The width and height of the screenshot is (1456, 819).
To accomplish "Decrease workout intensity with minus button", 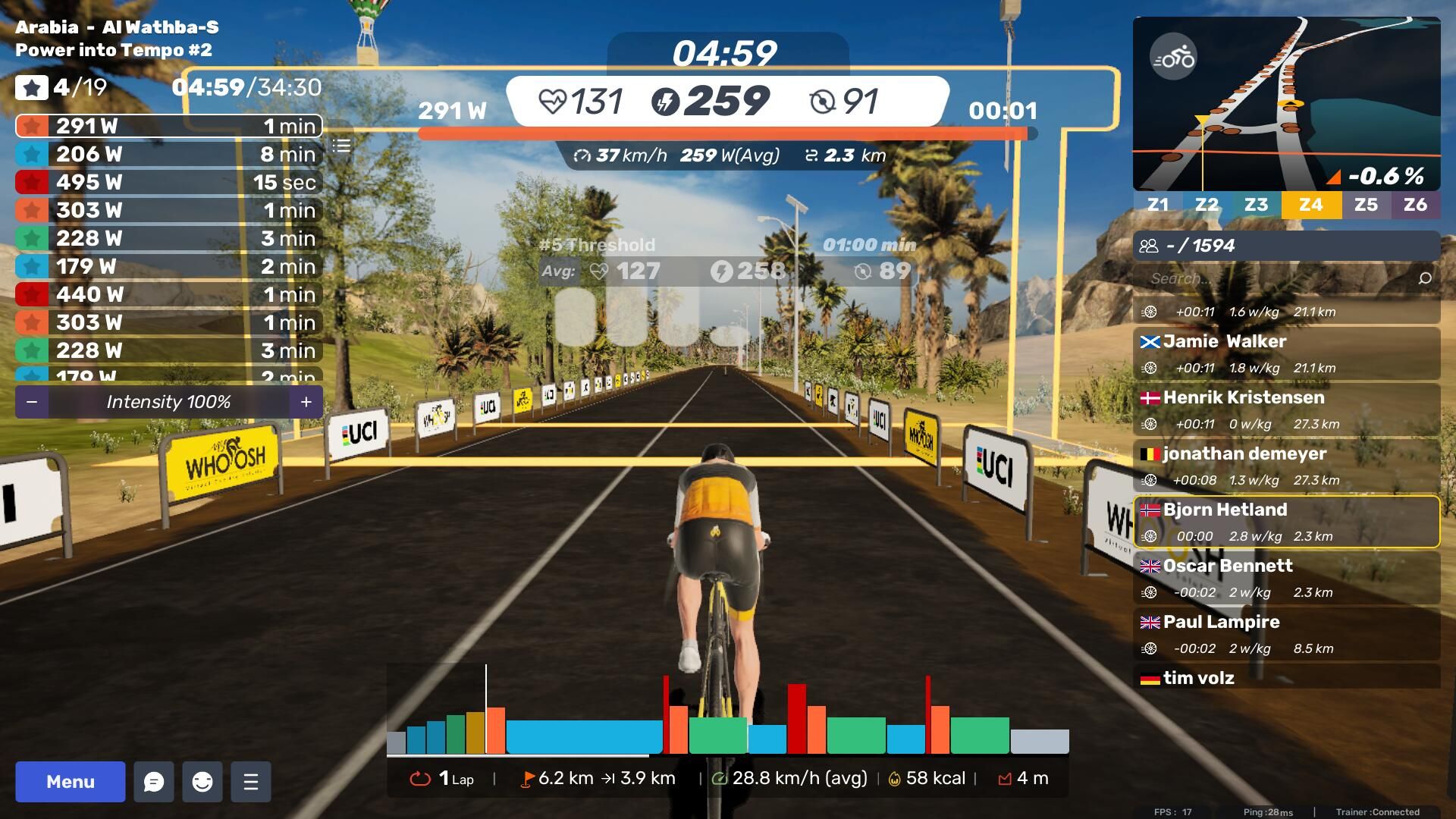I will [32, 402].
